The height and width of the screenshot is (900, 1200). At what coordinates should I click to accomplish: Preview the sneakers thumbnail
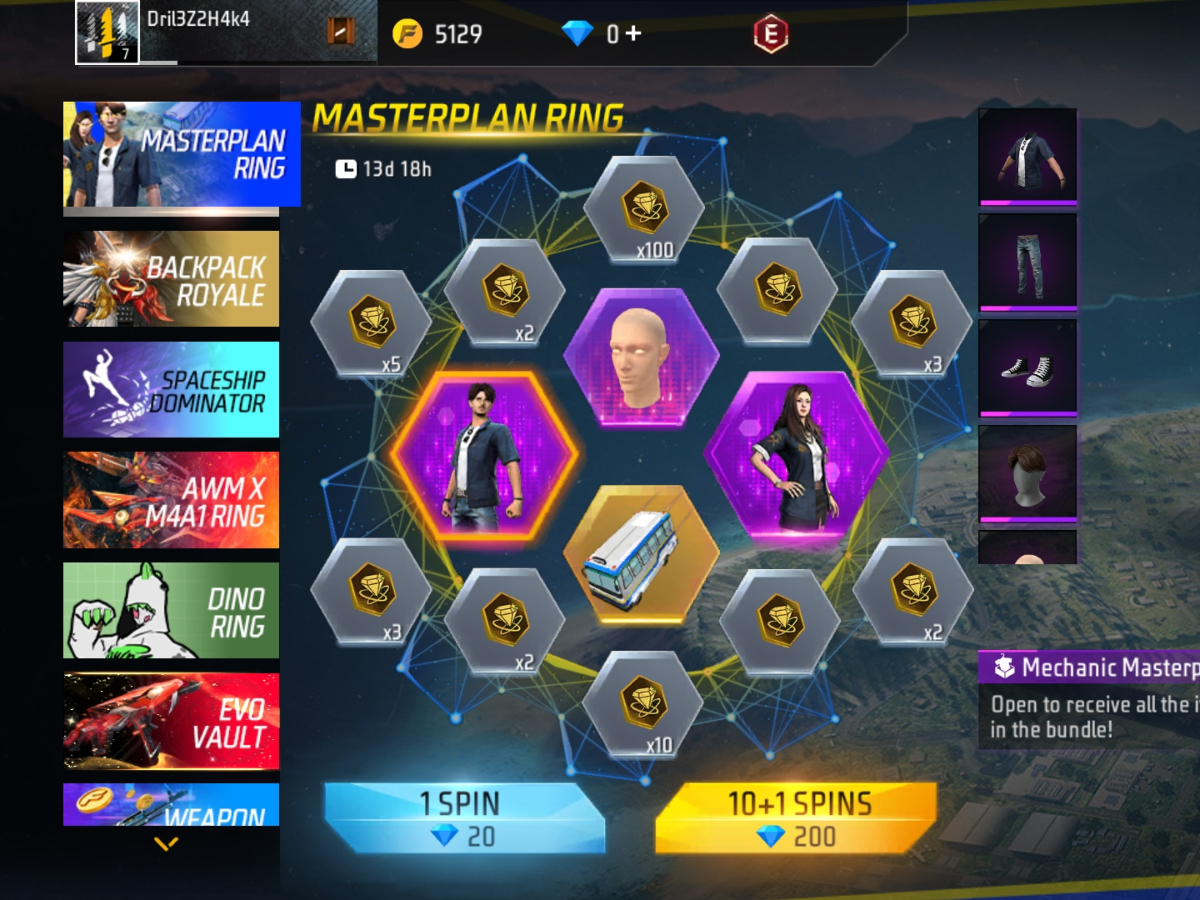tap(1027, 368)
